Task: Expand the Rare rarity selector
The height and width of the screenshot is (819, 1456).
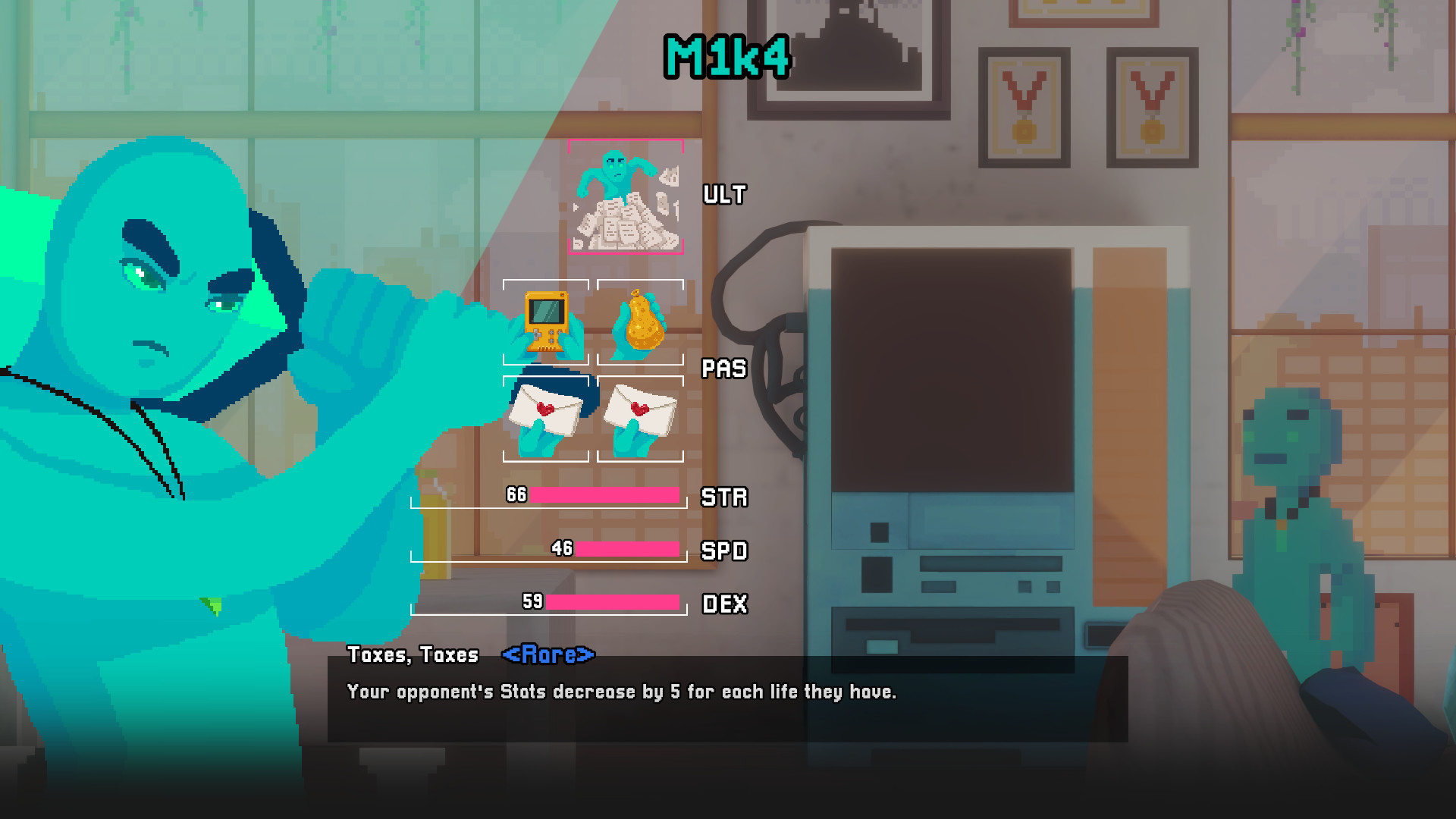Action: tap(551, 655)
